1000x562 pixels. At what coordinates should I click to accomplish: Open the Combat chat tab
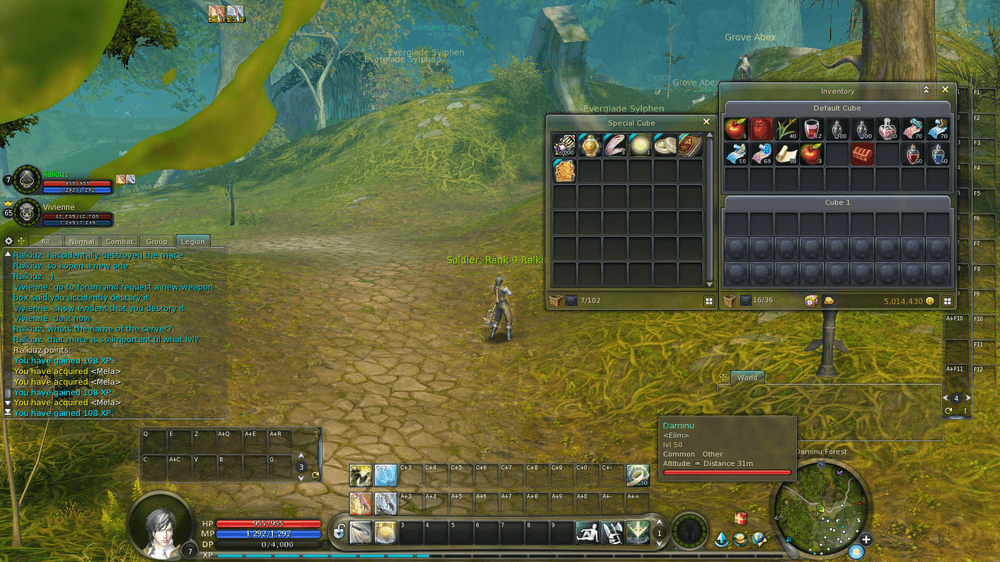click(x=120, y=241)
